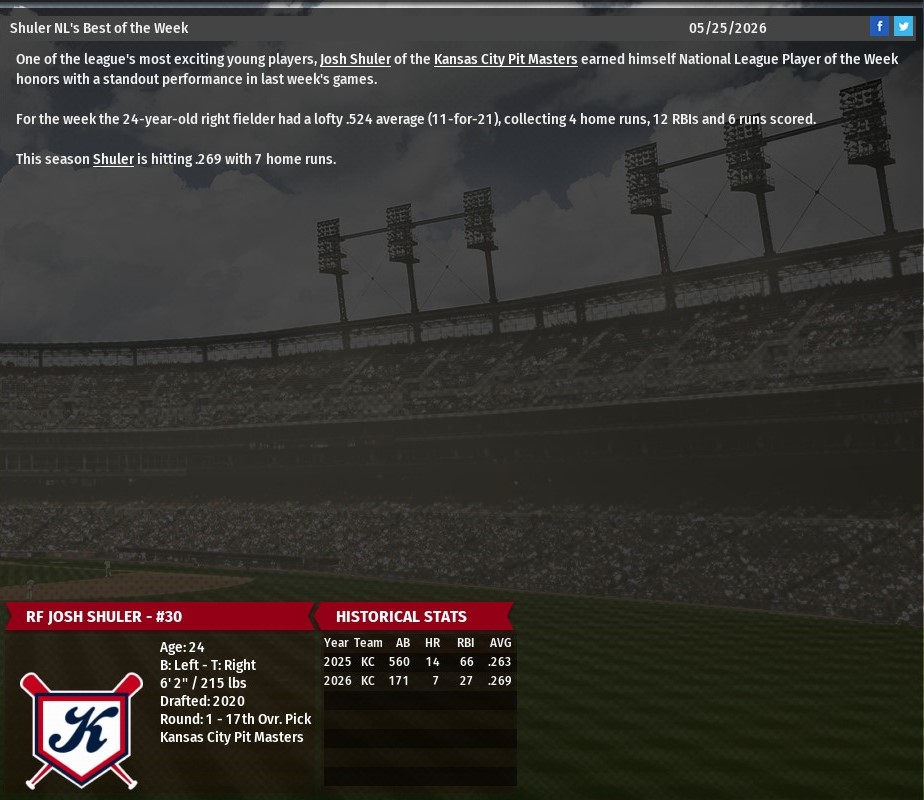Open the Josh Shuler player link
Viewport: 924px width, 800px height.
click(355, 59)
